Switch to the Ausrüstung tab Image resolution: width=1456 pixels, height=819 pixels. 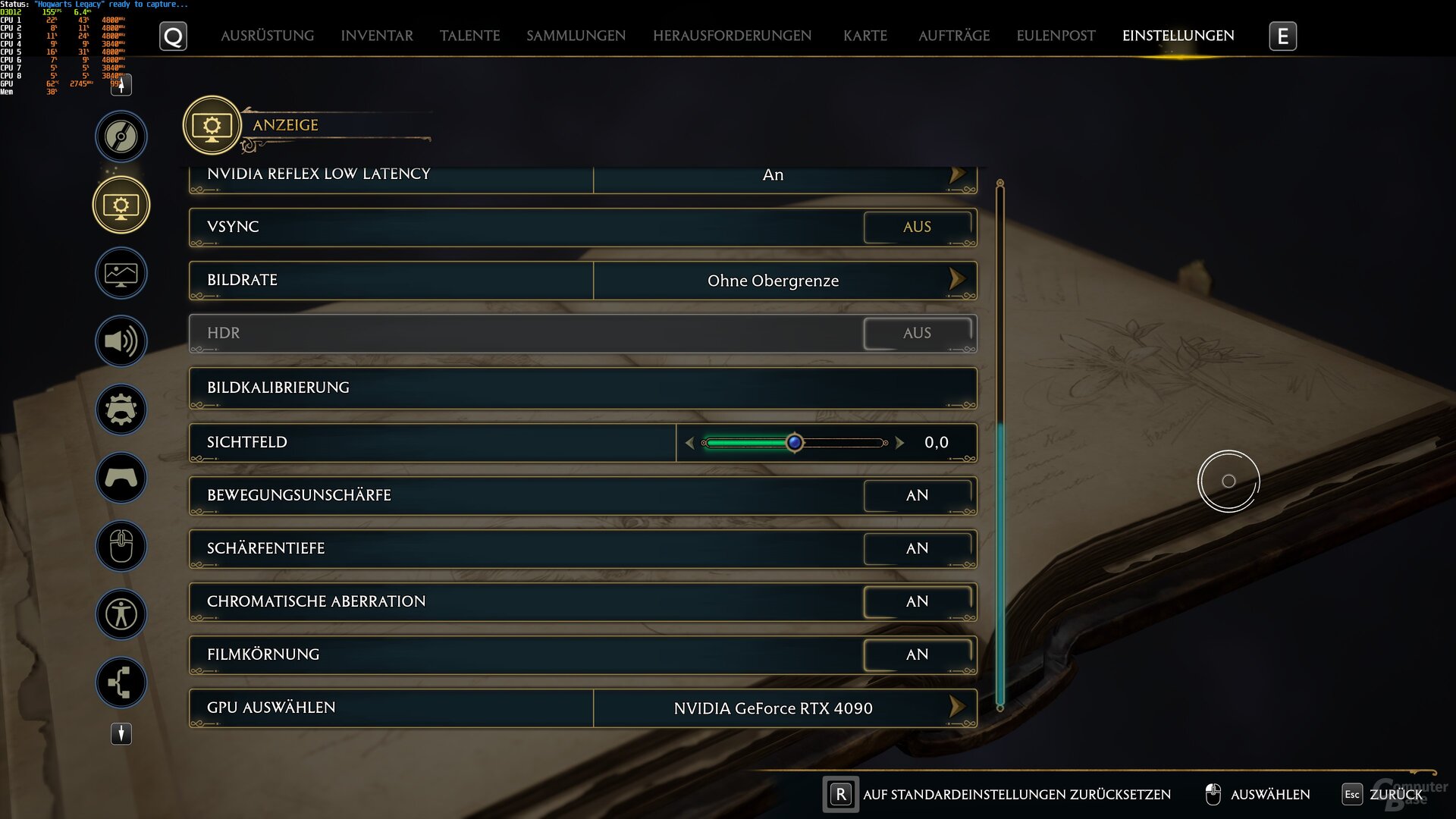tap(267, 36)
